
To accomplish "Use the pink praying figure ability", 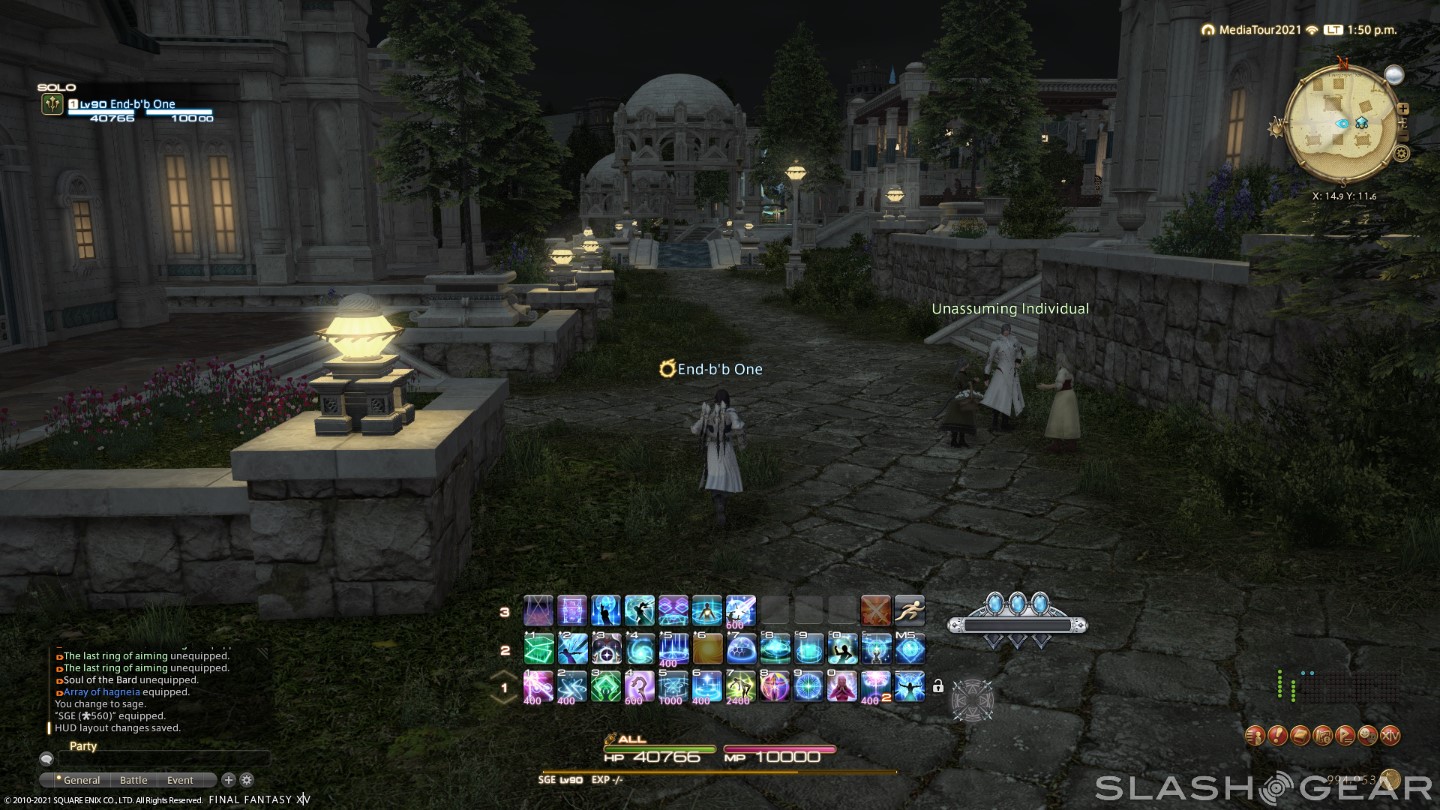I will click(843, 686).
